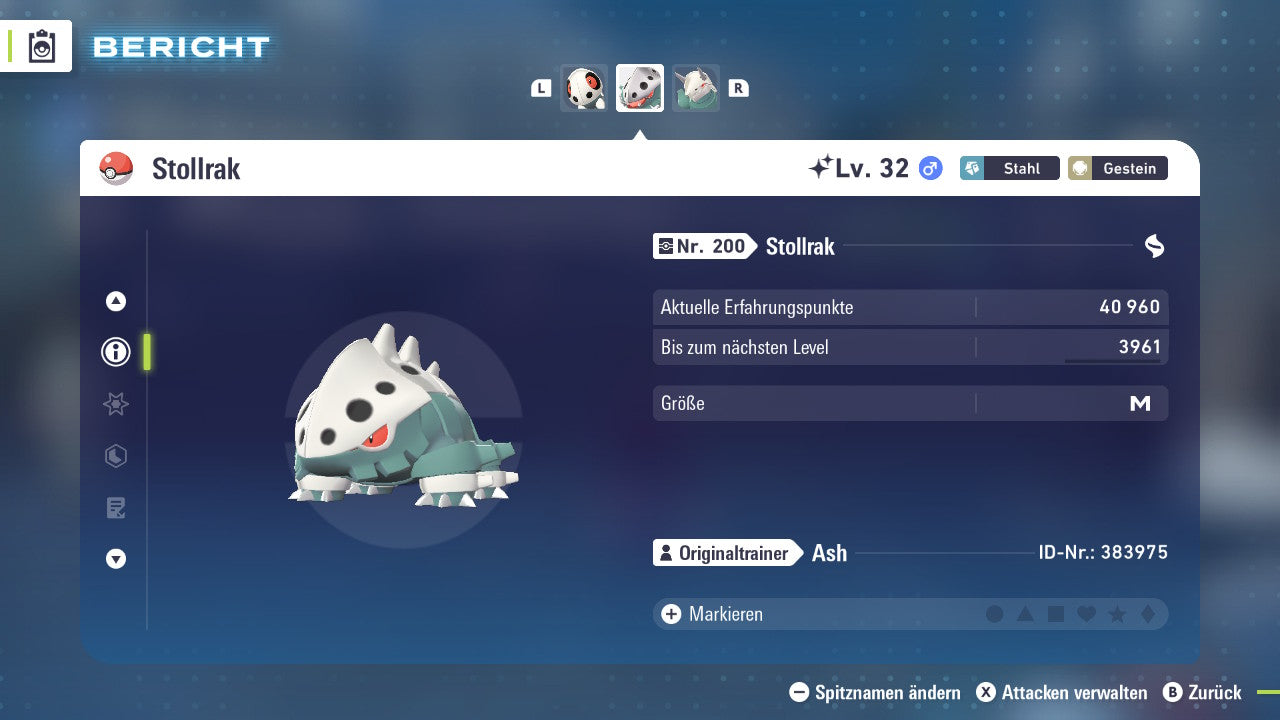The image size is (1280, 720).
Task: Click the currency icon right of the Stollrak name
Action: pos(1155,245)
